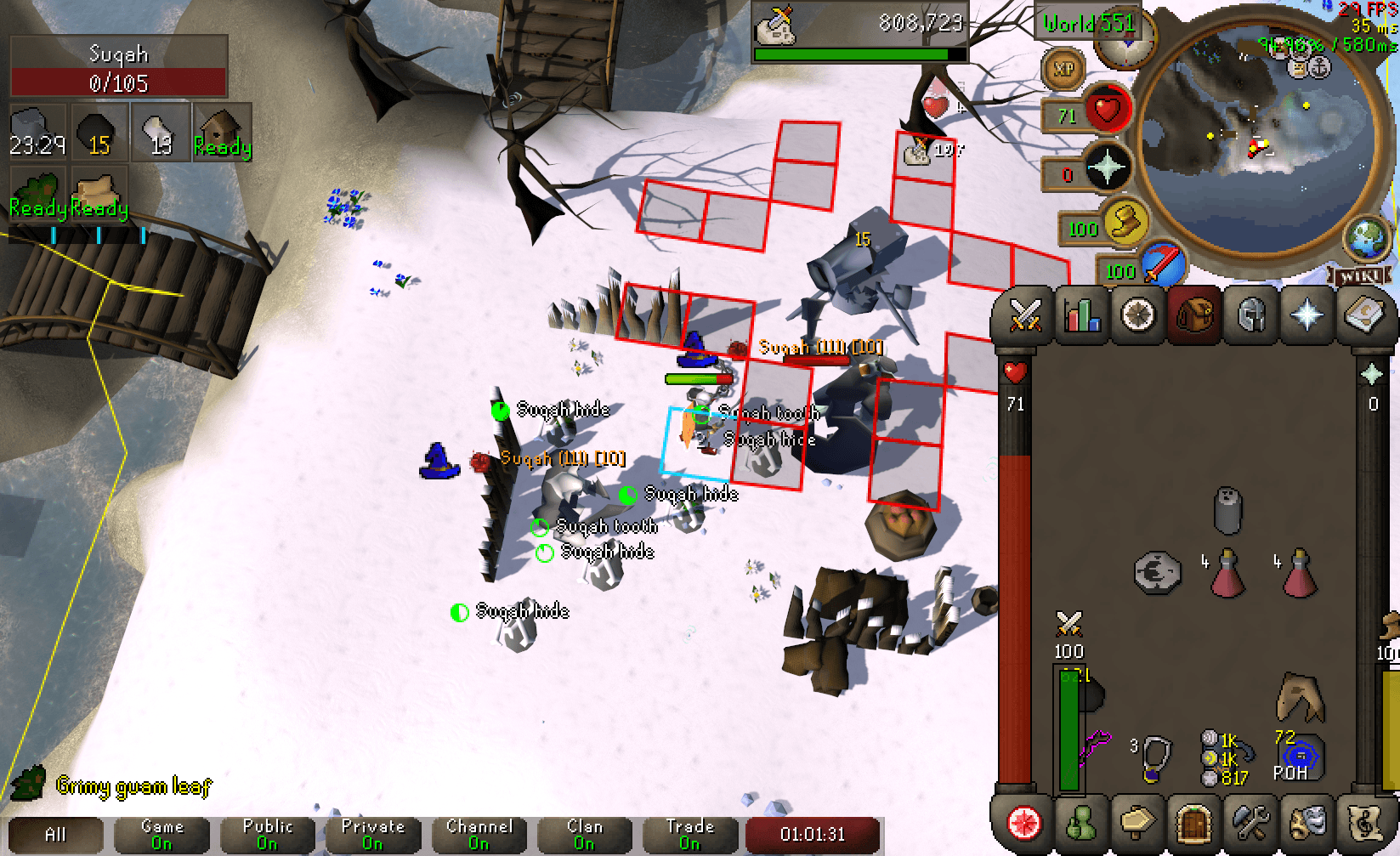Screen dimensions: 1400x856
Task: Open the Emotes tab
Action: coord(1307,822)
